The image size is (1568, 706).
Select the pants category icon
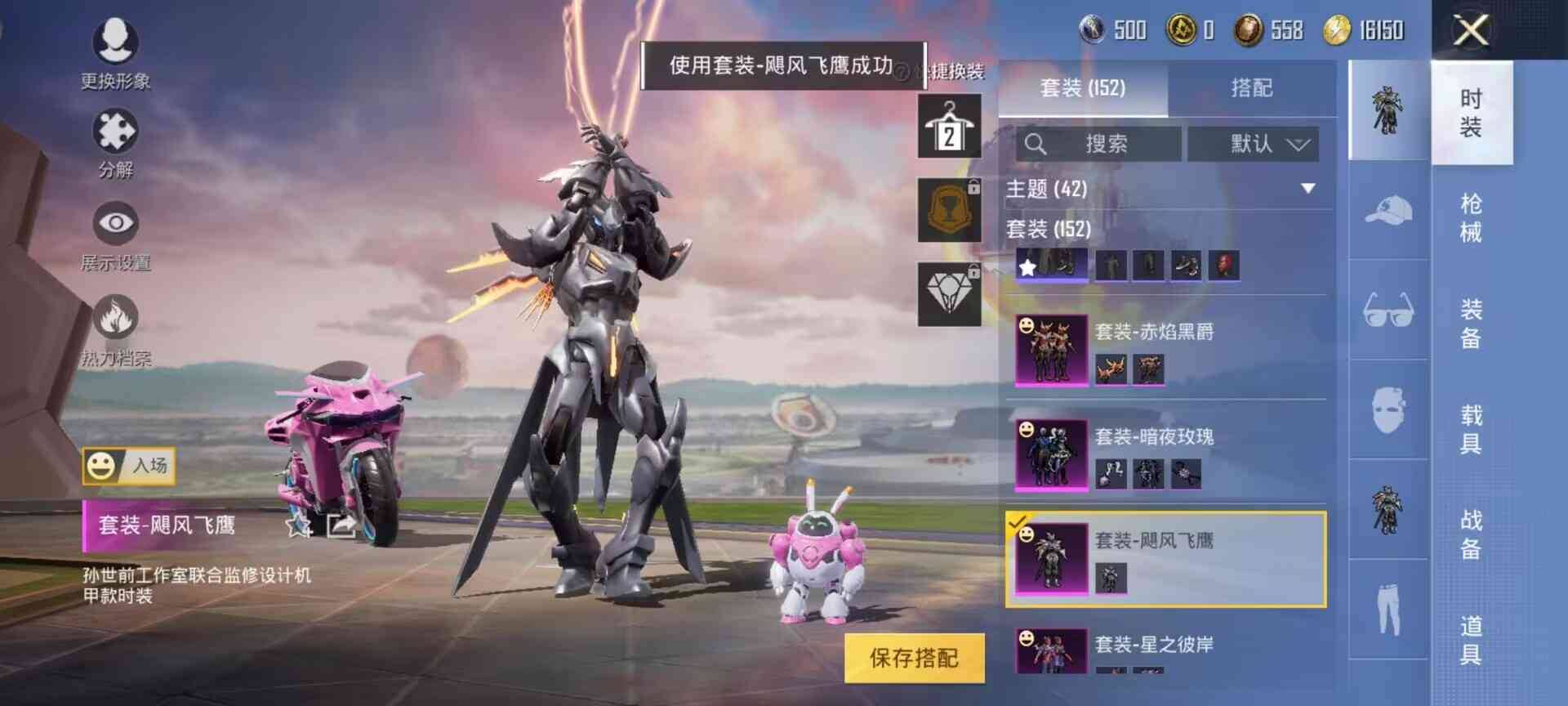click(x=1388, y=609)
